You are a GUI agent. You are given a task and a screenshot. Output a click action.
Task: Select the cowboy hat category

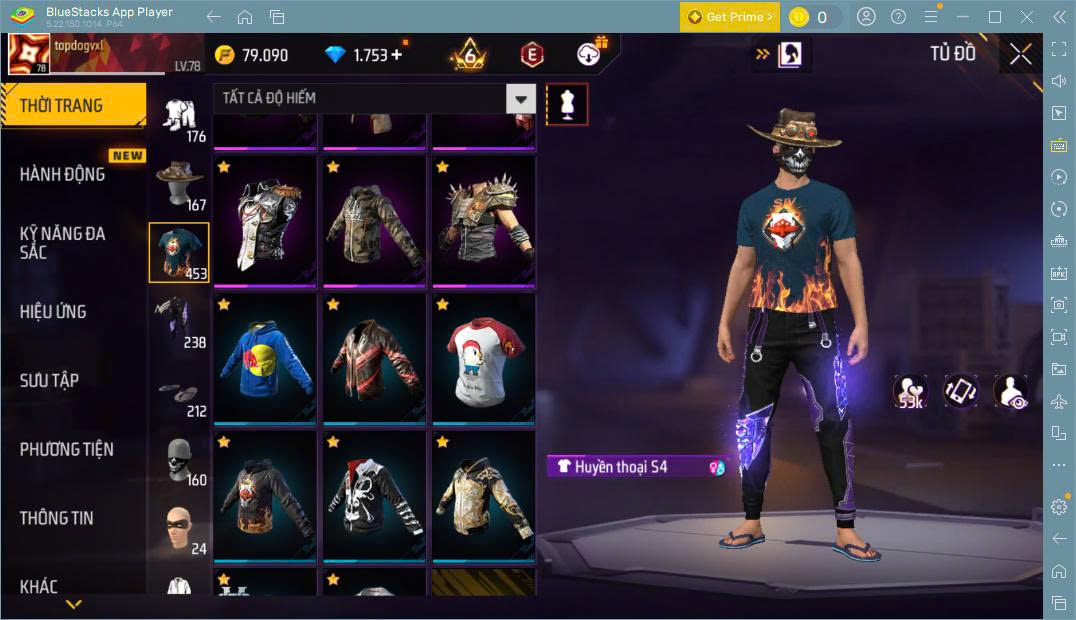180,183
